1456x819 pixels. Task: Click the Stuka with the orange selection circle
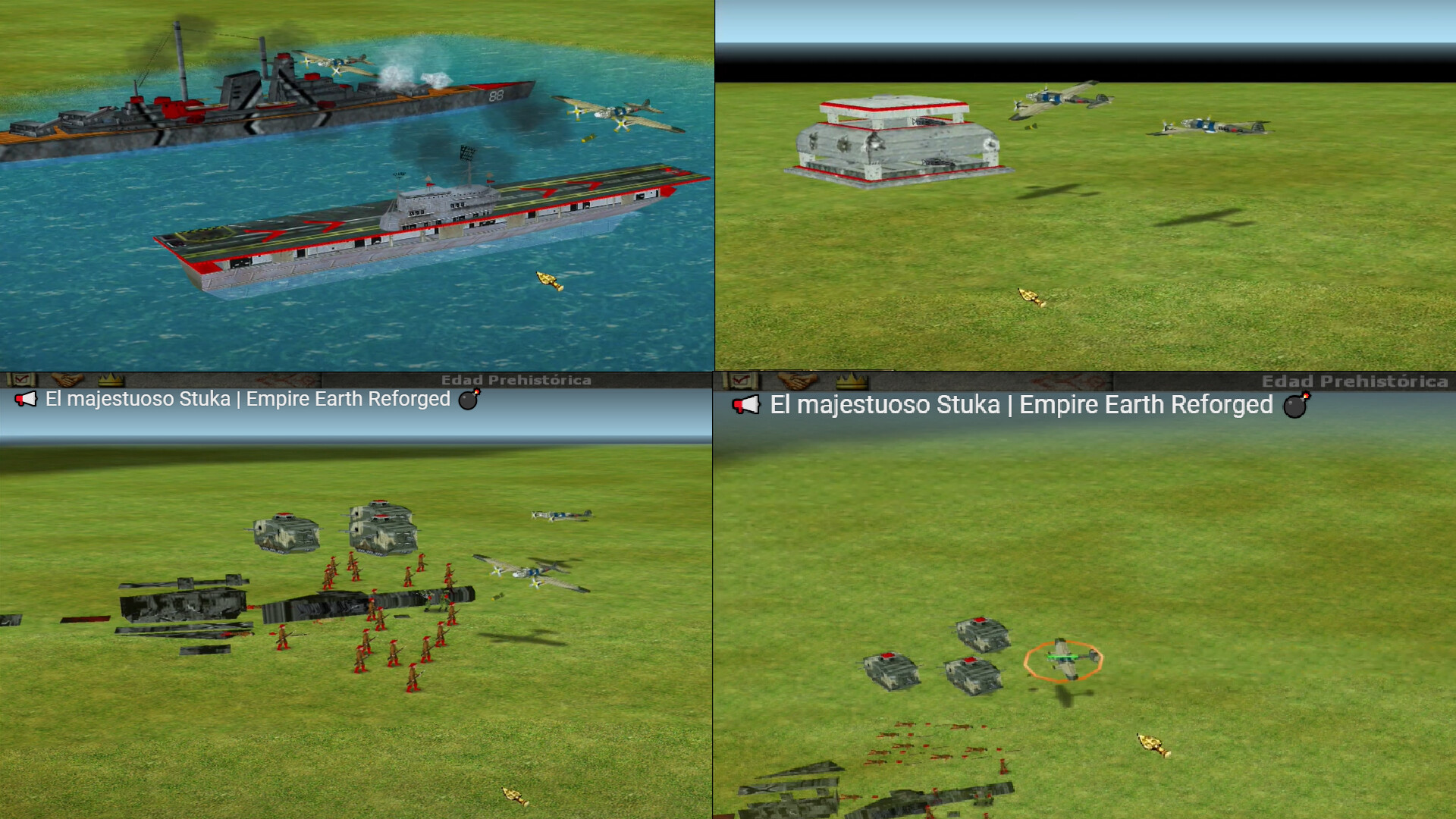pos(1064,660)
